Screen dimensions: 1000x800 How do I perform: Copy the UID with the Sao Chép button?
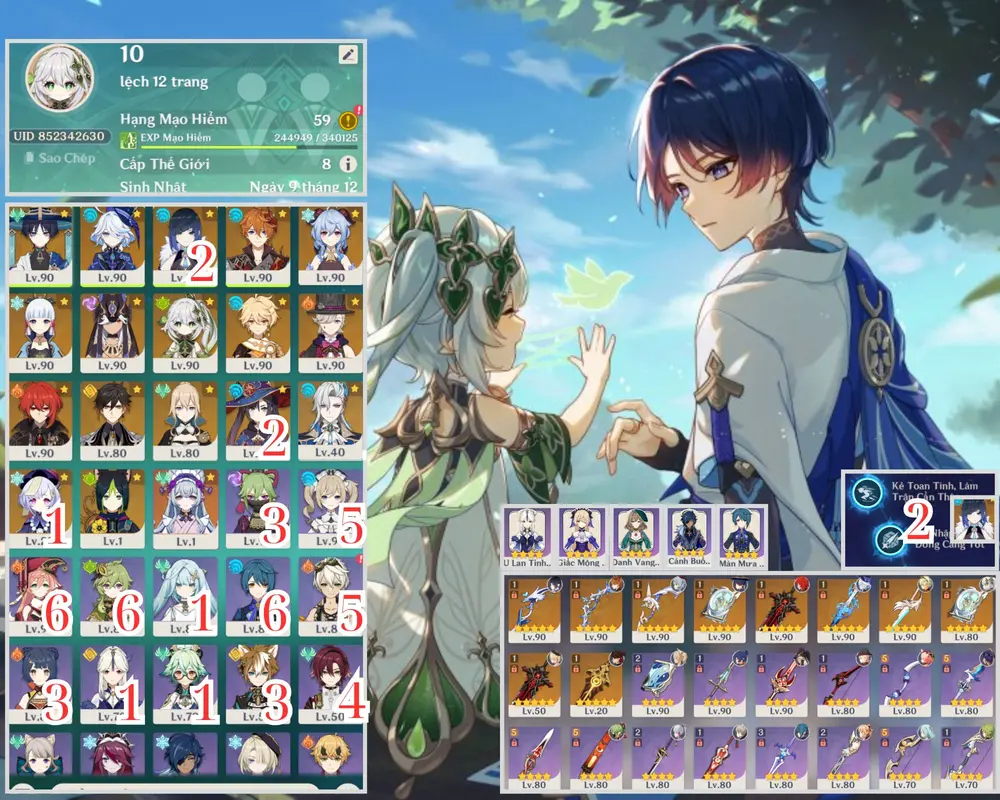60,158
